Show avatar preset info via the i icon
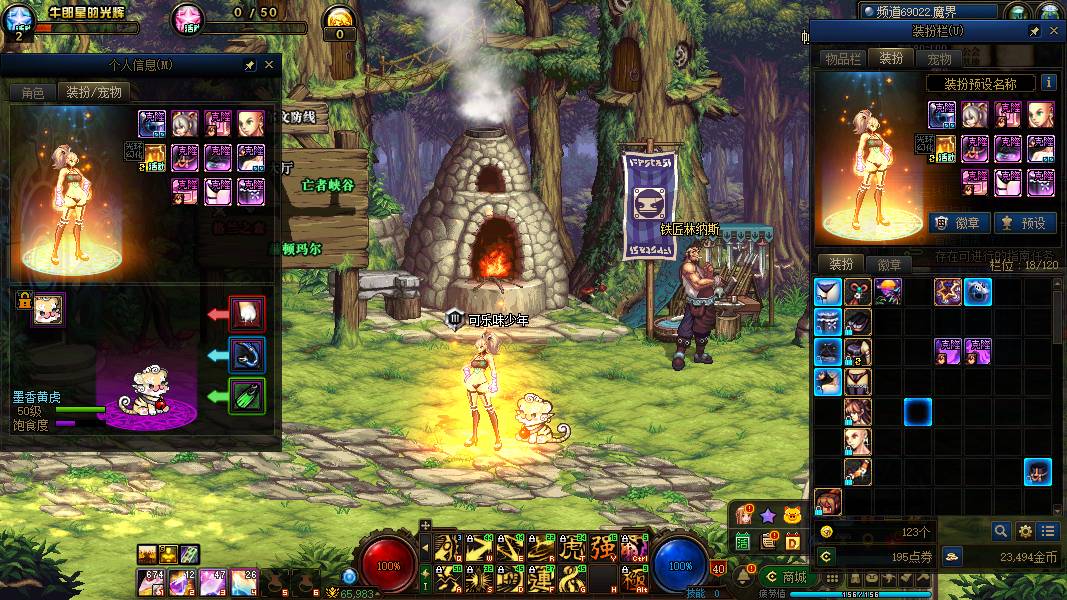The width and height of the screenshot is (1067, 600). tap(1048, 83)
